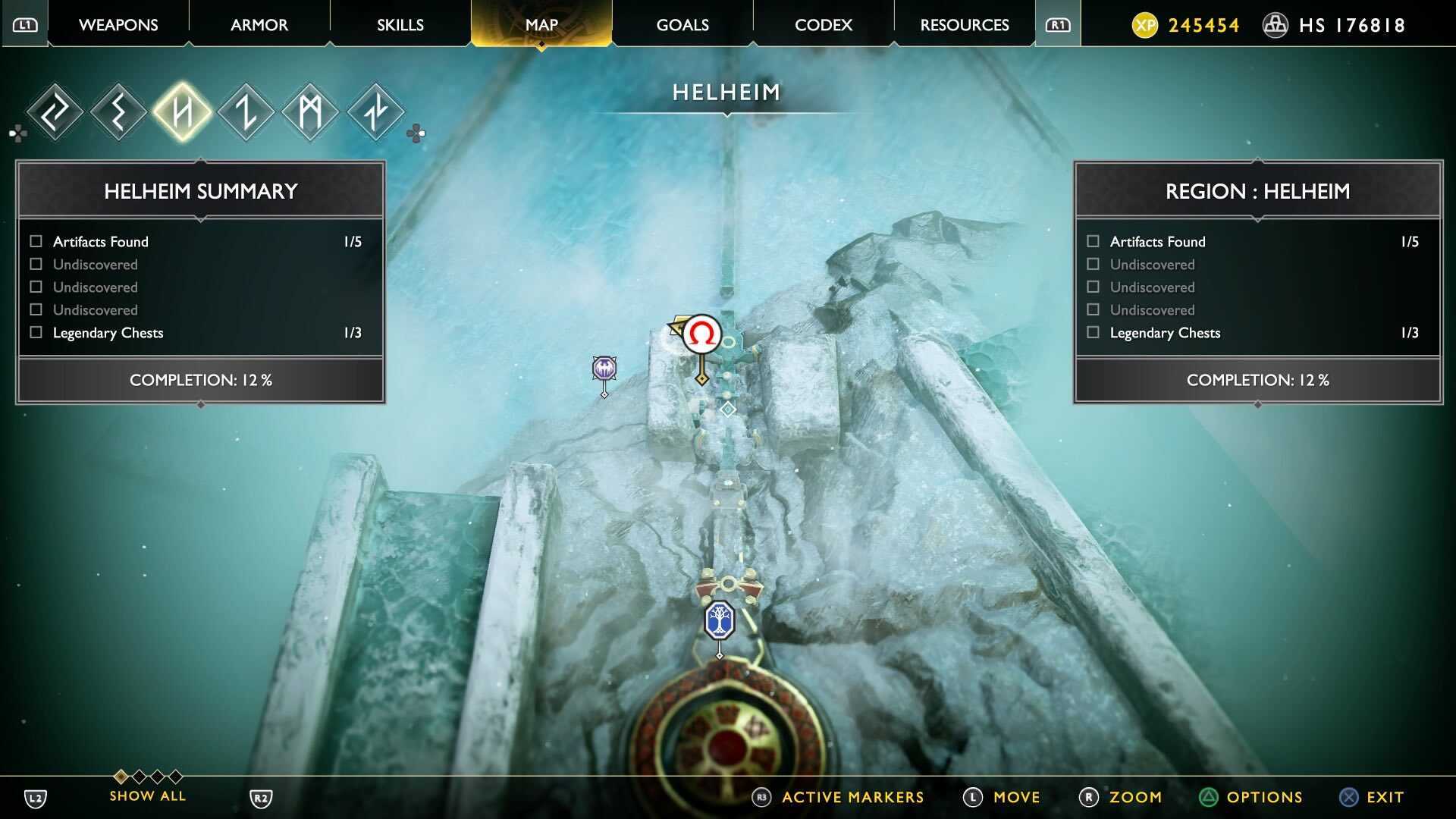Image resolution: width=1456 pixels, height=819 pixels.
Task: Click the L1 shoulder button prompt
Action: (25, 24)
